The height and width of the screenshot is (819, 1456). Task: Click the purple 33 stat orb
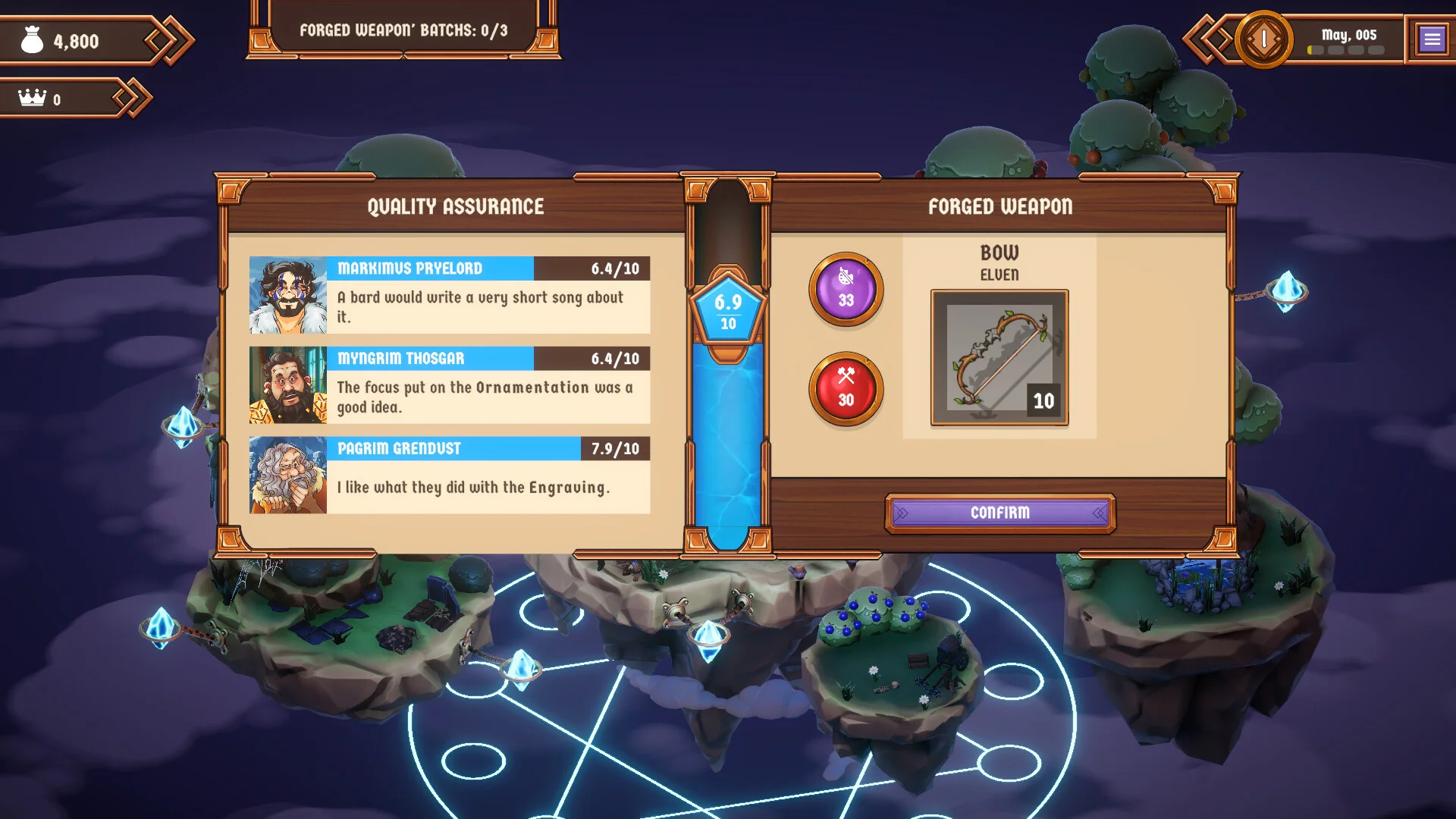pyautogui.click(x=846, y=290)
